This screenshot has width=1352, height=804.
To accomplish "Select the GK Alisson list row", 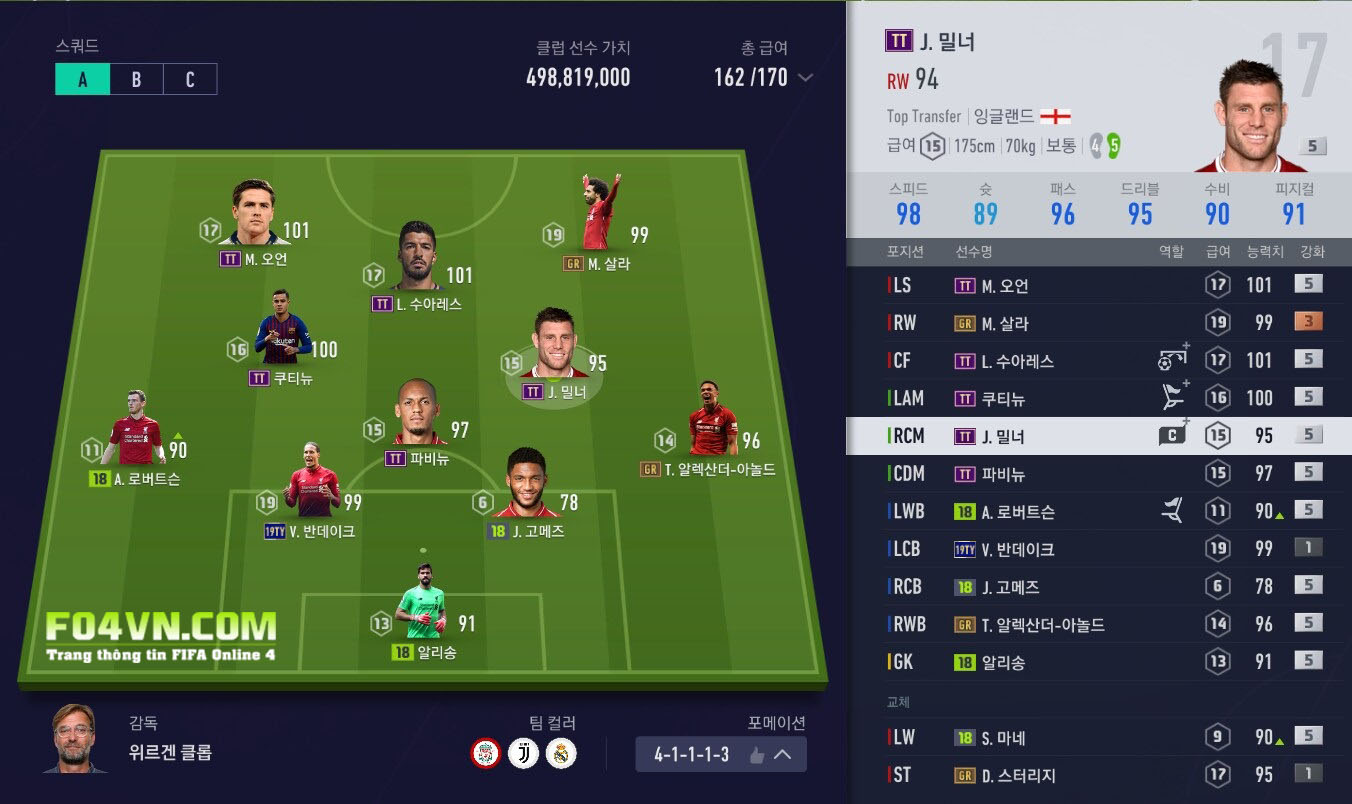I will pos(1098,662).
